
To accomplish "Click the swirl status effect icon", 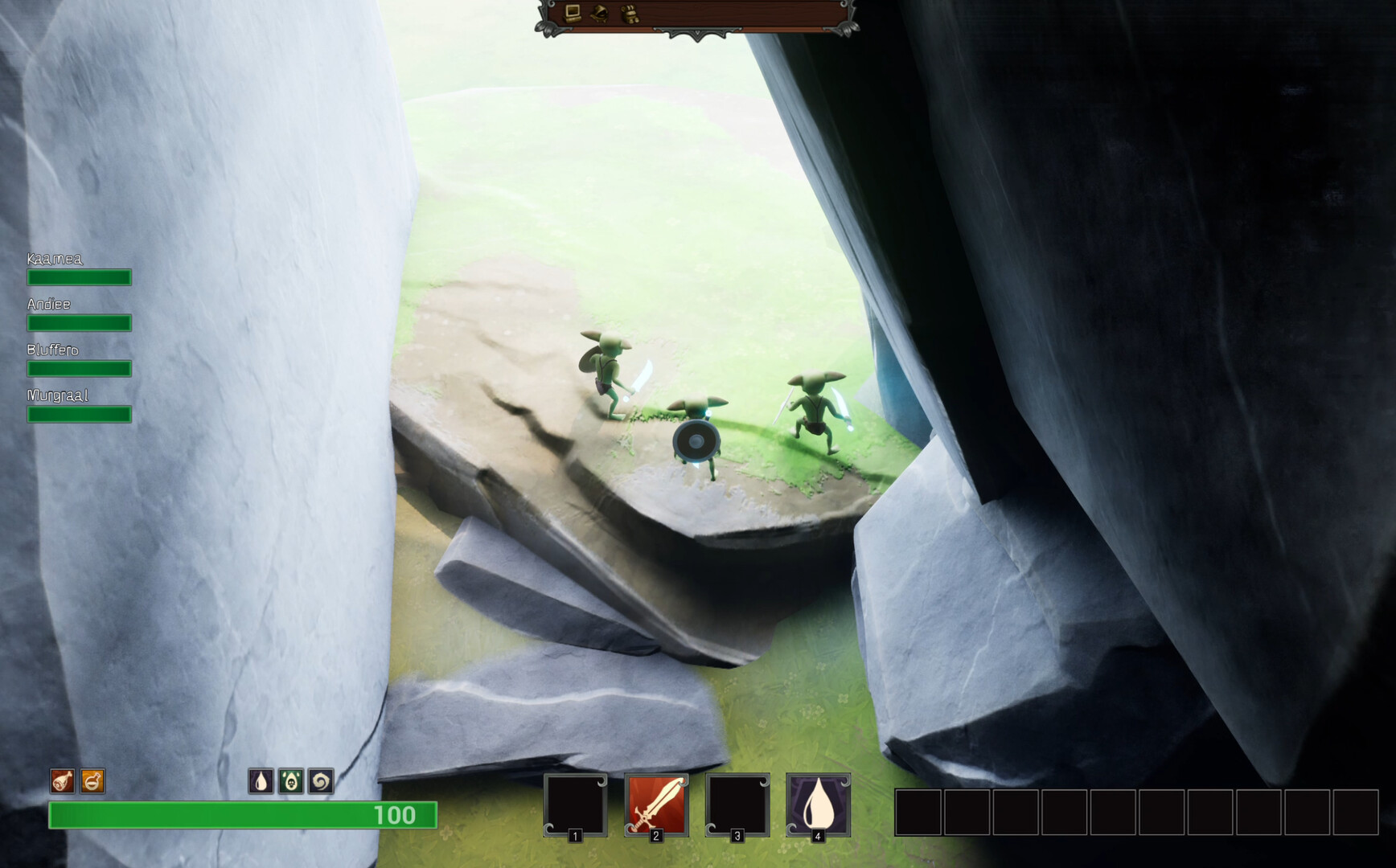I will [x=319, y=780].
